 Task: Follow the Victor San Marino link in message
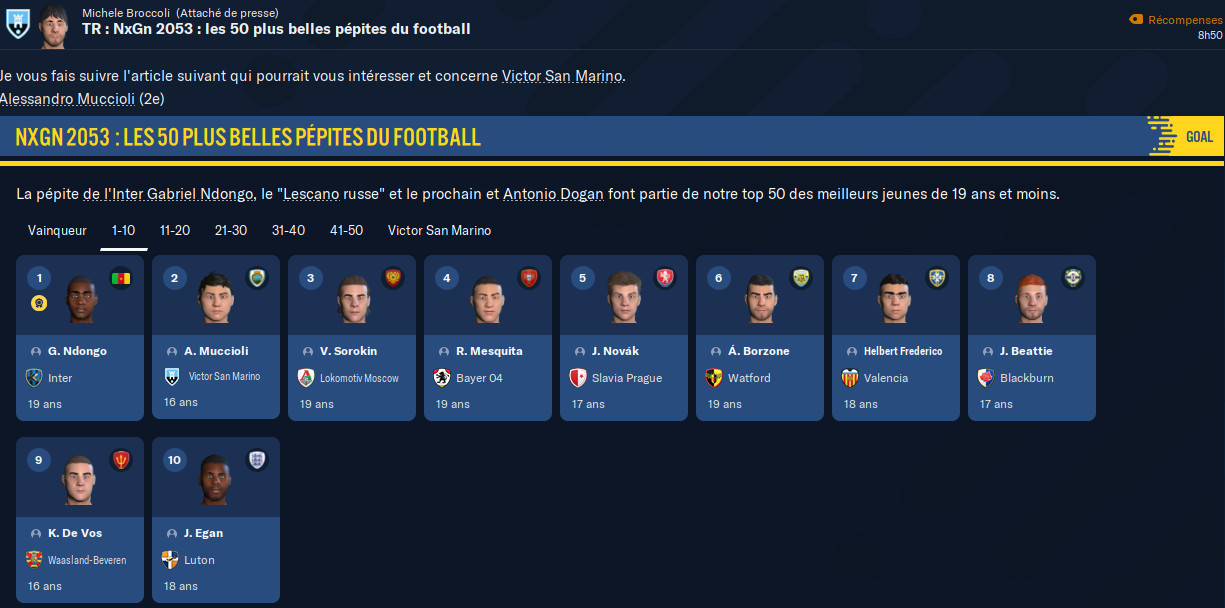tap(563, 76)
